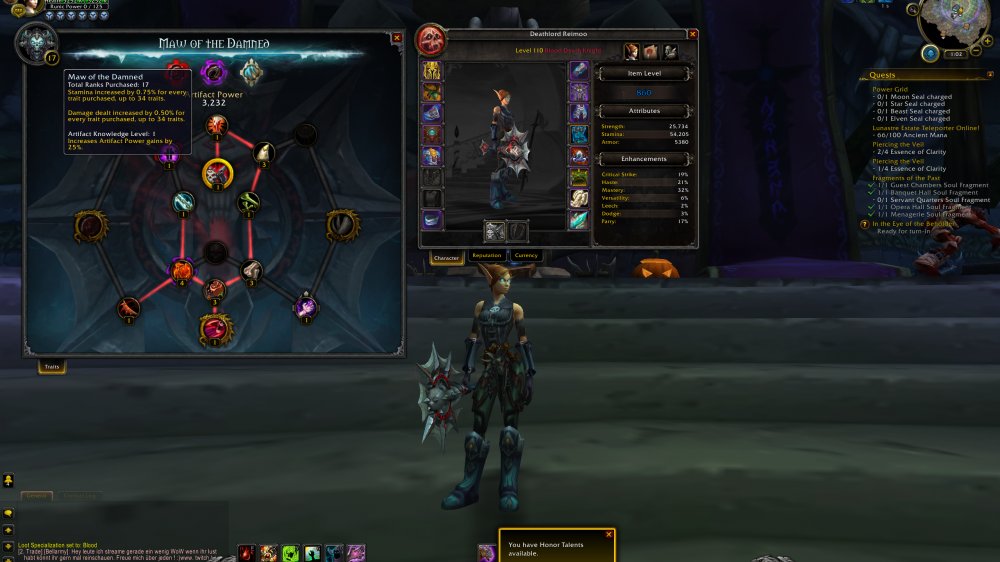This screenshot has height=562, width=1000.
Task: Choose the gold-bordered trait on the far left
Action: [x=90, y=227]
